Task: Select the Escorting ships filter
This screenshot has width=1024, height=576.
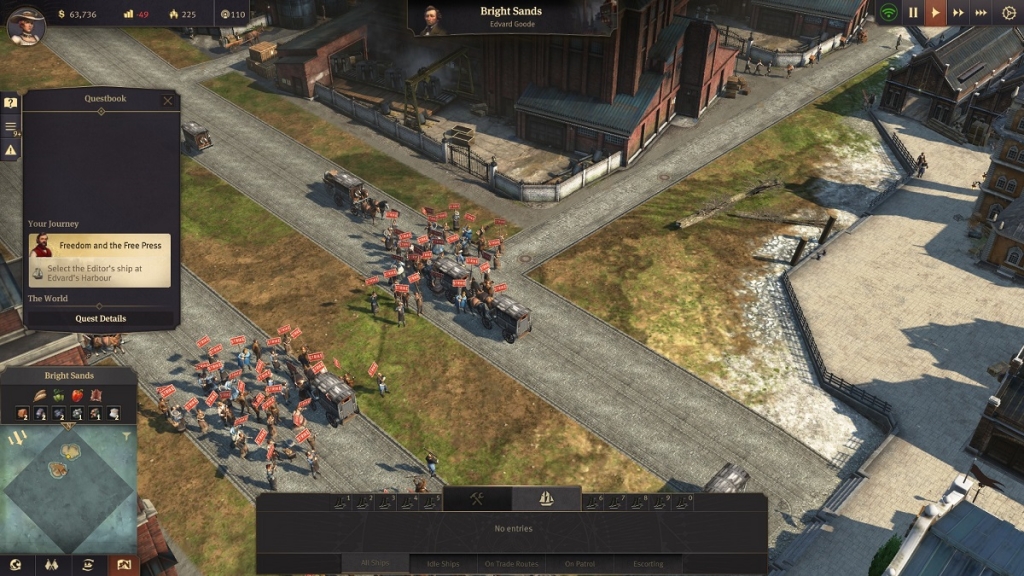Action: click(648, 564)
